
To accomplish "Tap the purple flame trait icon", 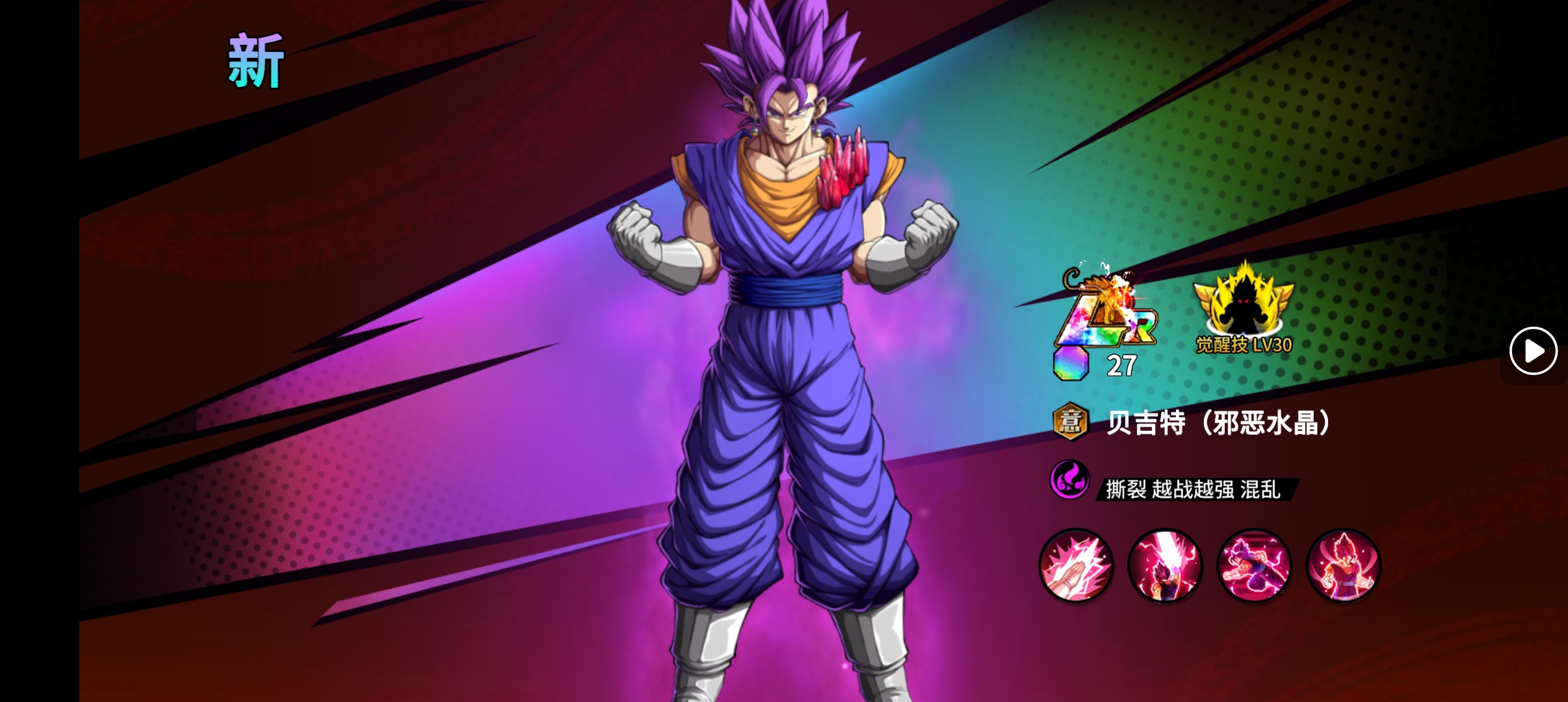I will click(1069, 480).
